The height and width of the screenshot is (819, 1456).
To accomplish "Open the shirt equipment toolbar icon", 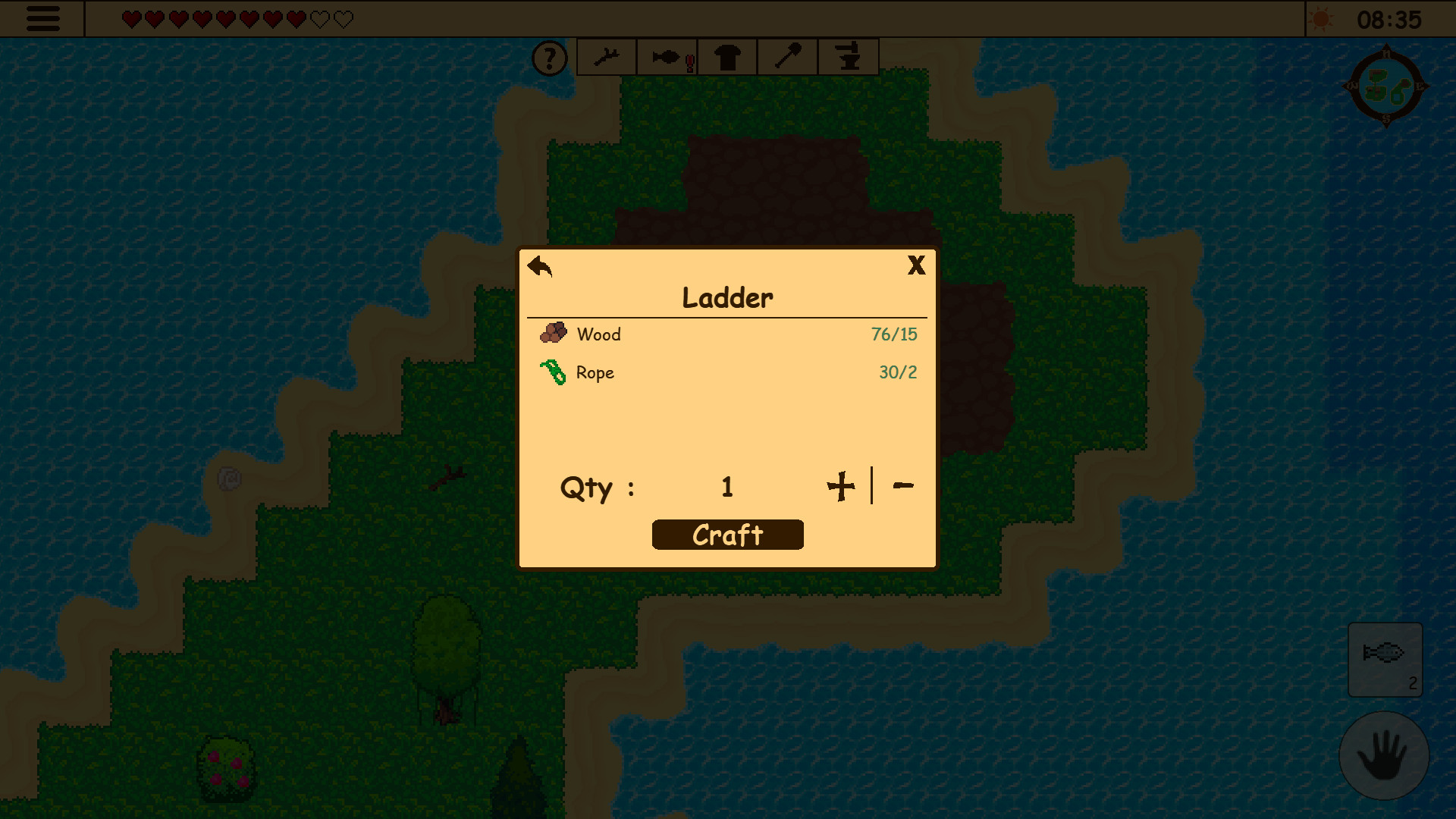I will pyautogui.click(x=726, y=56).
